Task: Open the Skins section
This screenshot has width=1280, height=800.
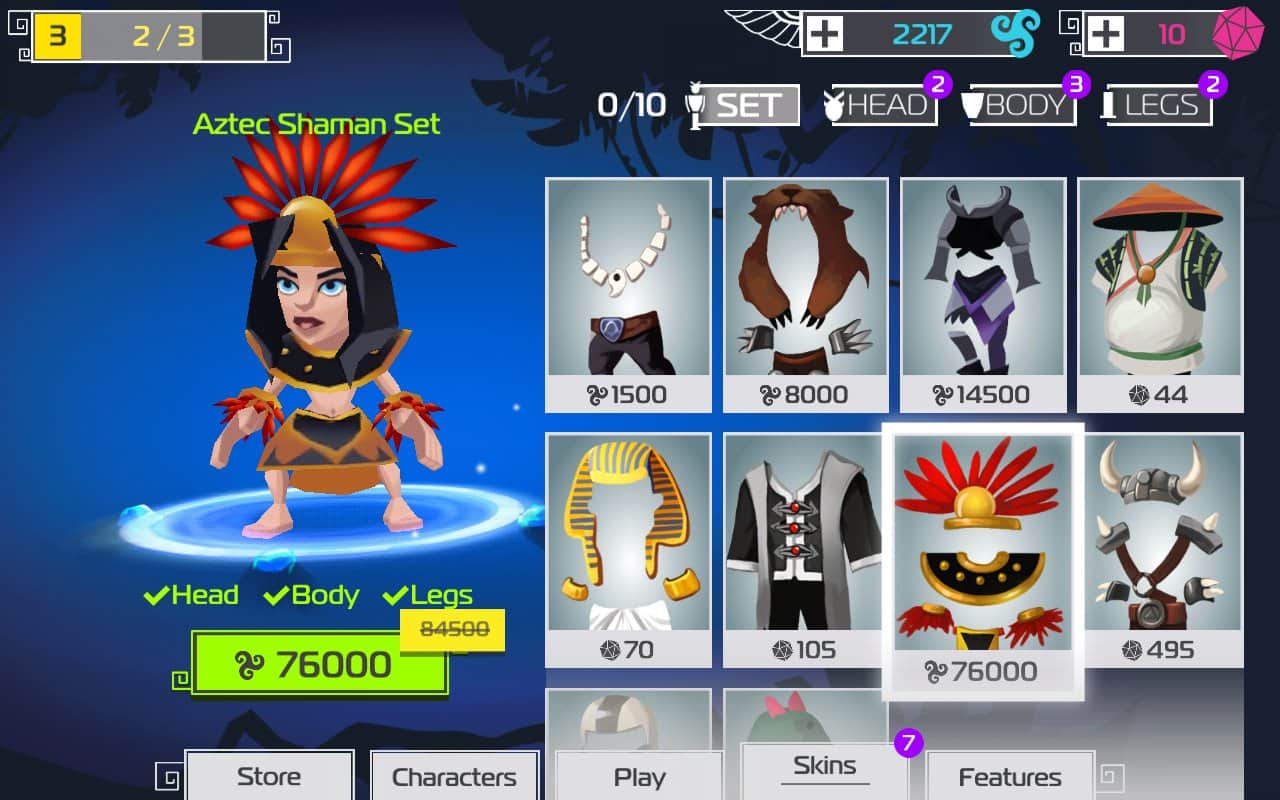Action: 824,767
